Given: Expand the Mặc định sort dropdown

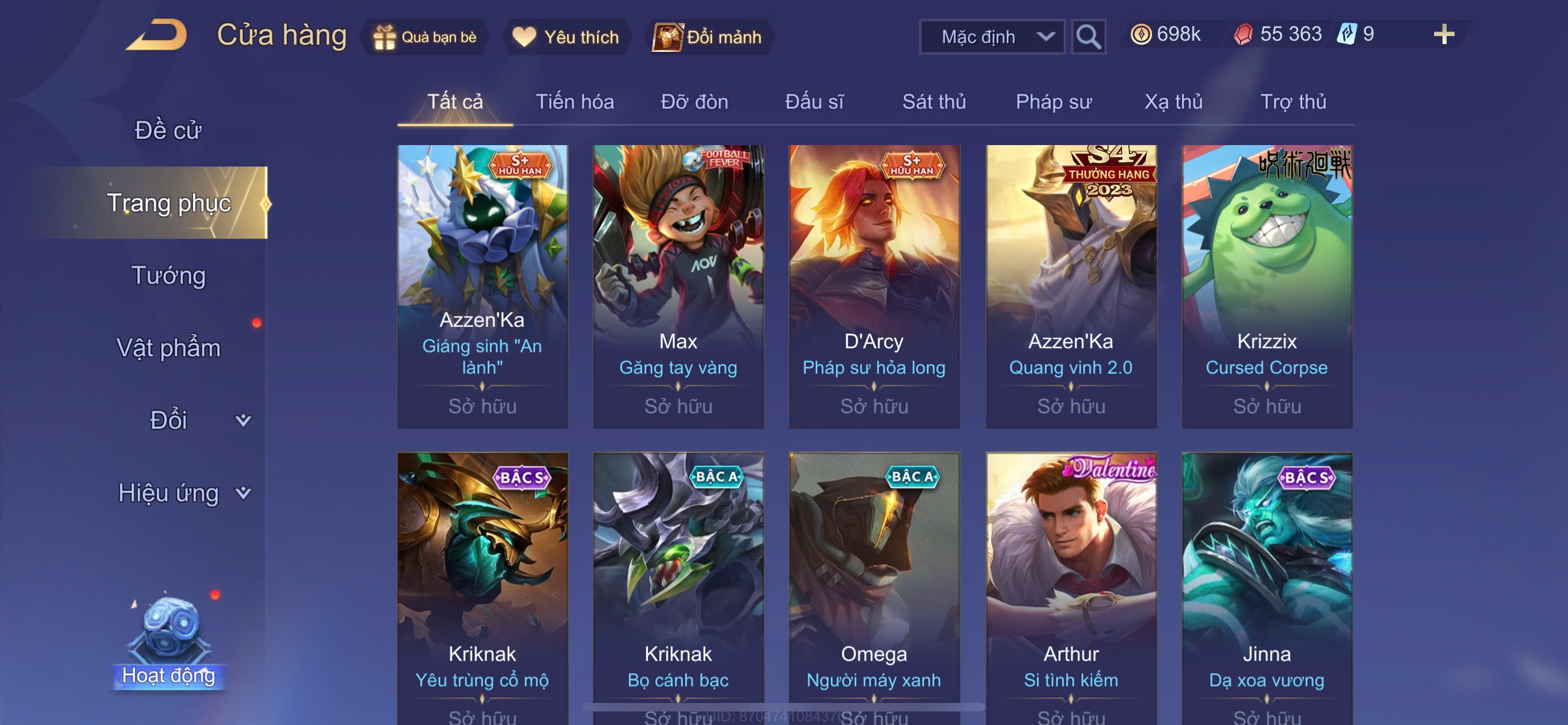Looking at the screenshot, I should point(991,37).
